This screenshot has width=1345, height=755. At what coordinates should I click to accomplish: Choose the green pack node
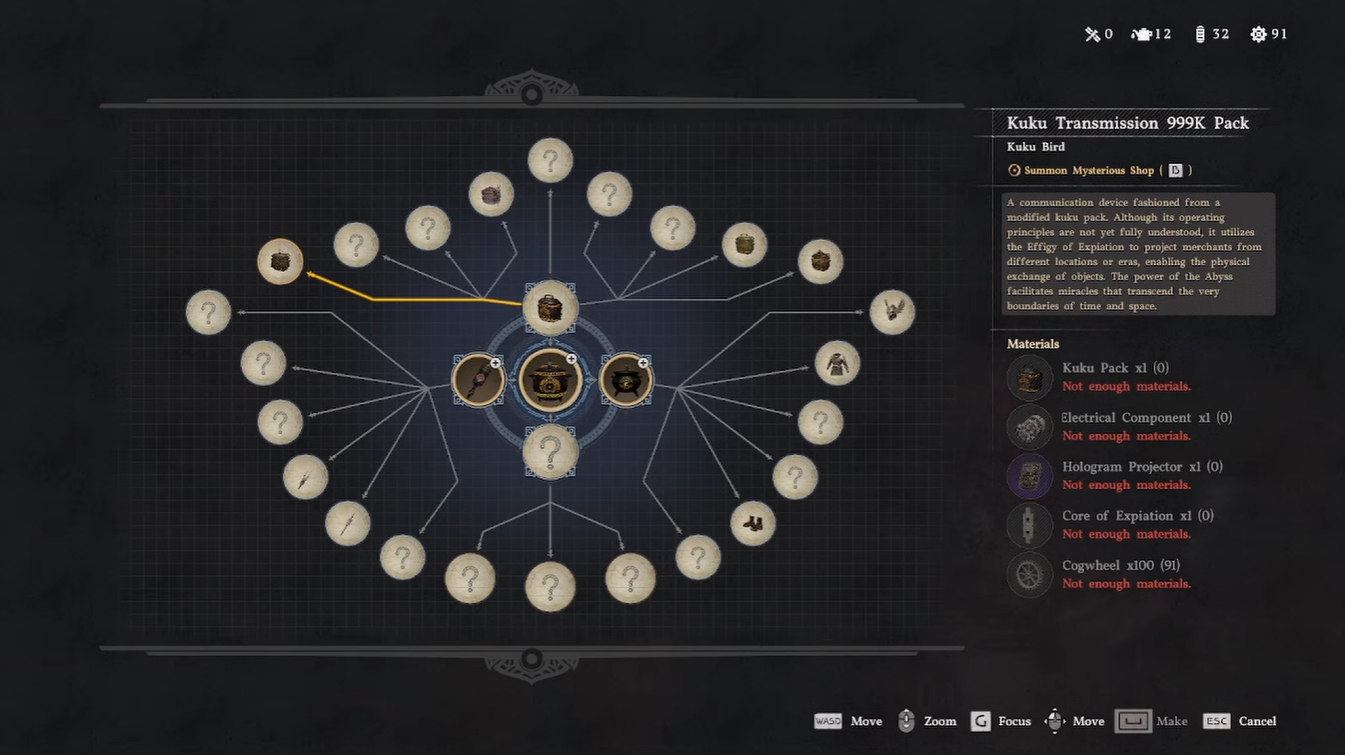[x=744, y=244]
